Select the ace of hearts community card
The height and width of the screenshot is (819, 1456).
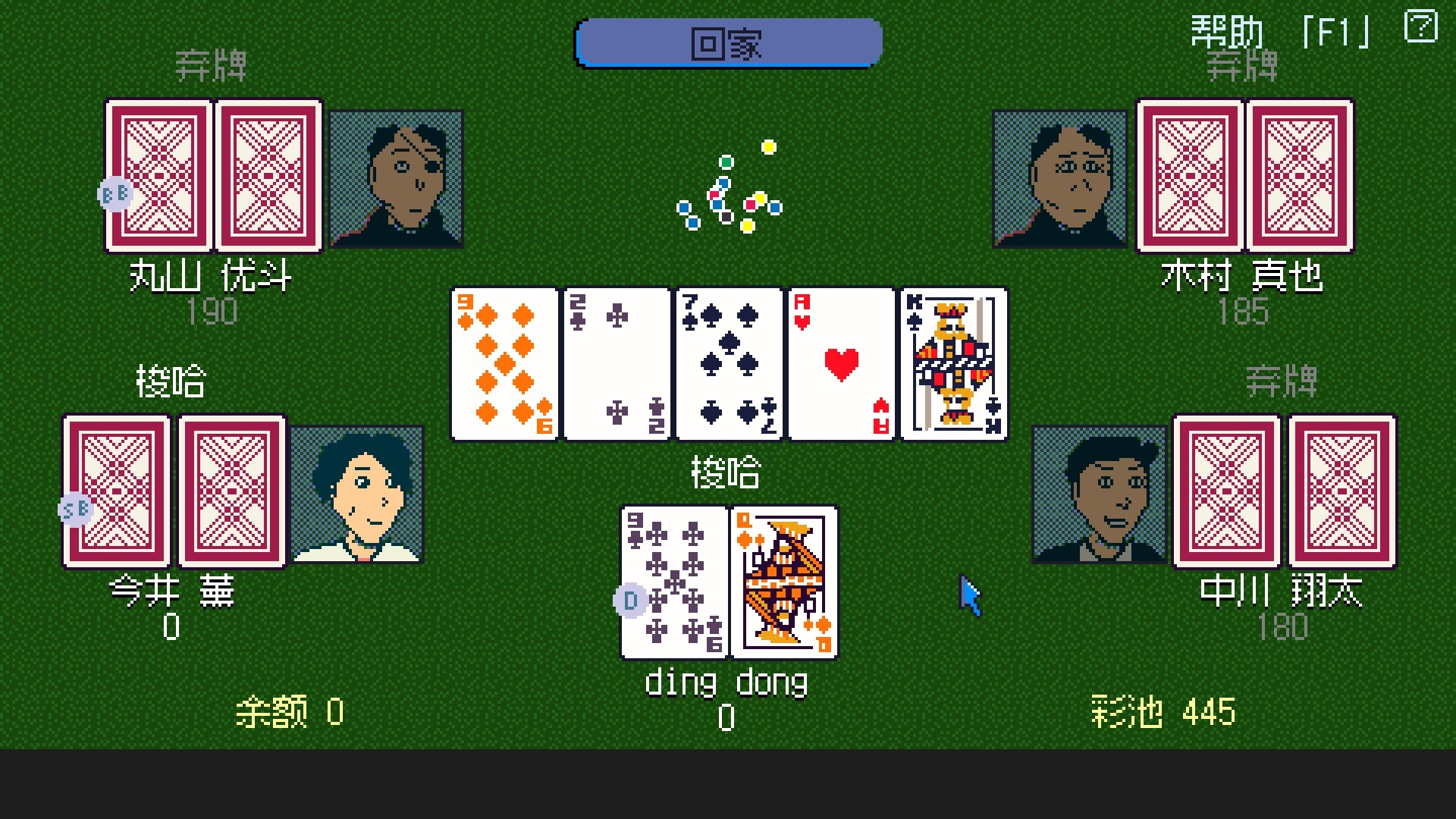coord(840,362)
